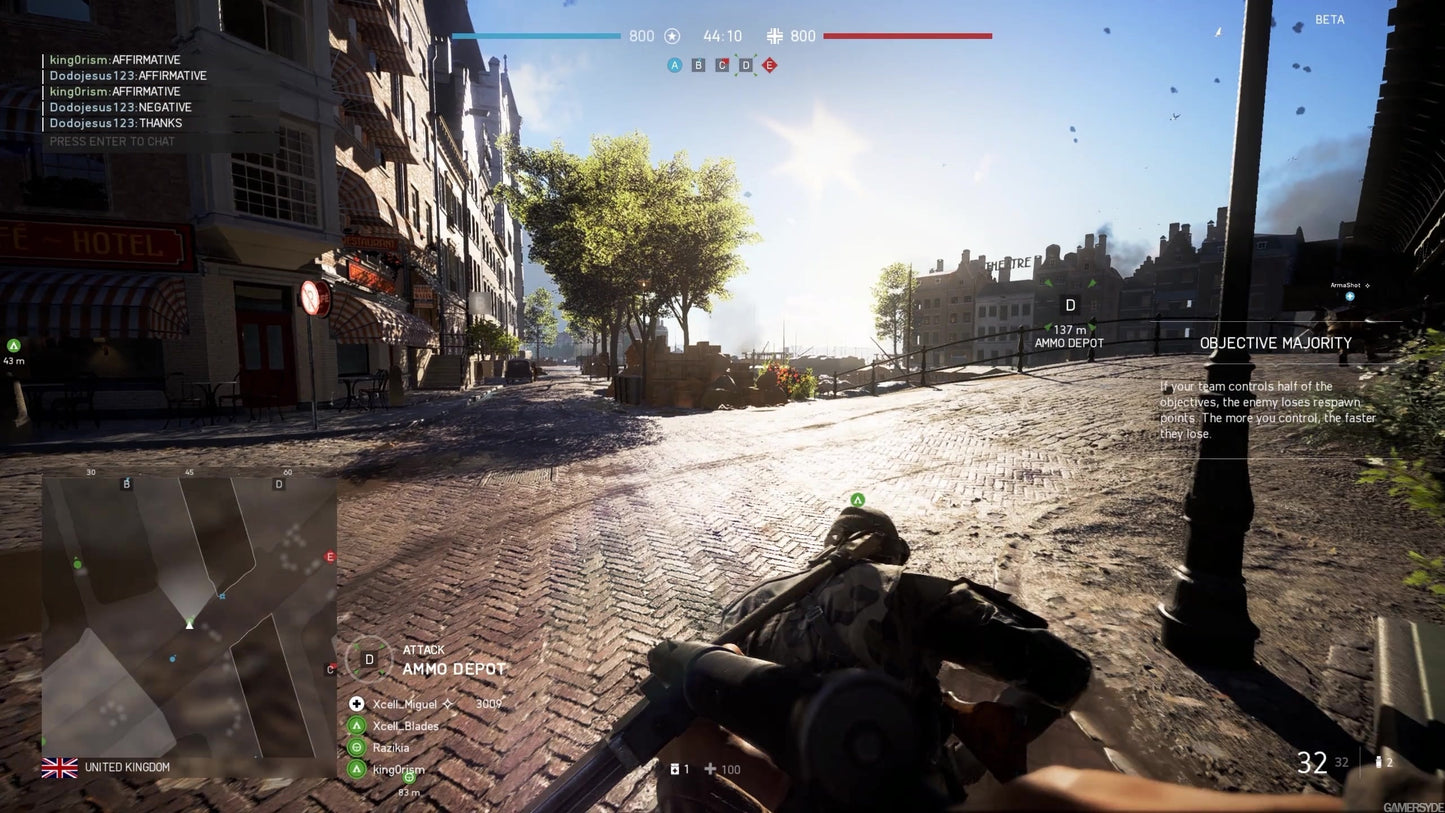Click the support class icon next to Razikia
The width and height of the screenshot is (1445, 813).
coord(356,748)
